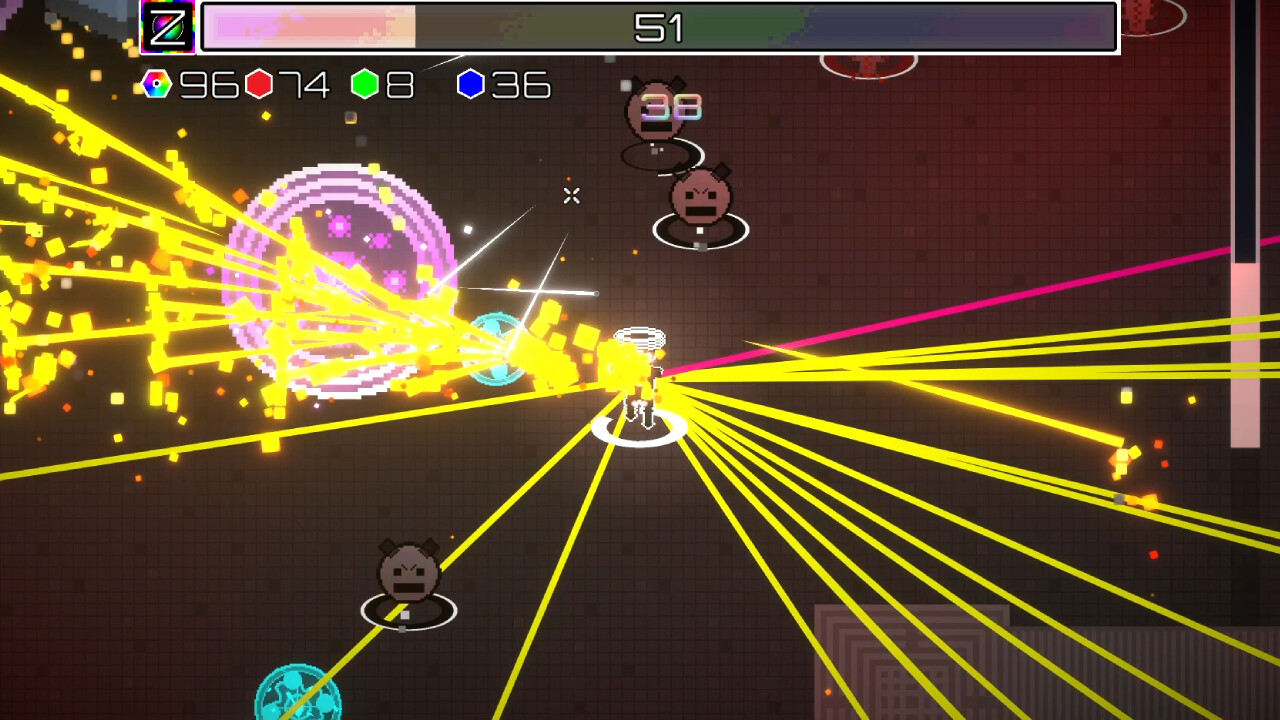Click the blue hexagon resource icon
Viewport: 1280px width, 720px height.
(x=468, y=86)
